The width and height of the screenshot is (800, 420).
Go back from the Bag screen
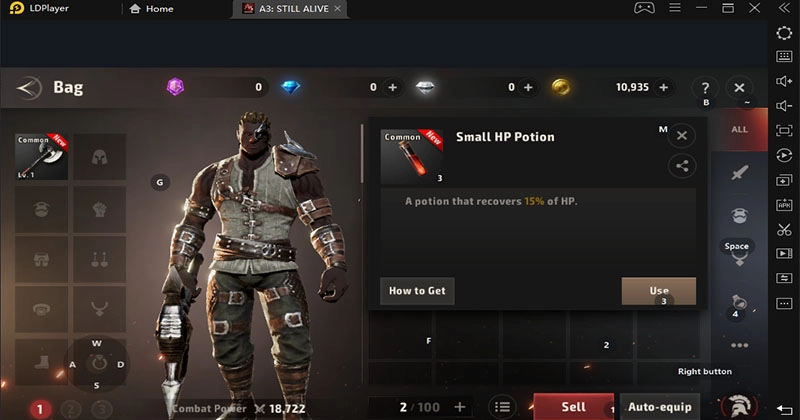30,88
